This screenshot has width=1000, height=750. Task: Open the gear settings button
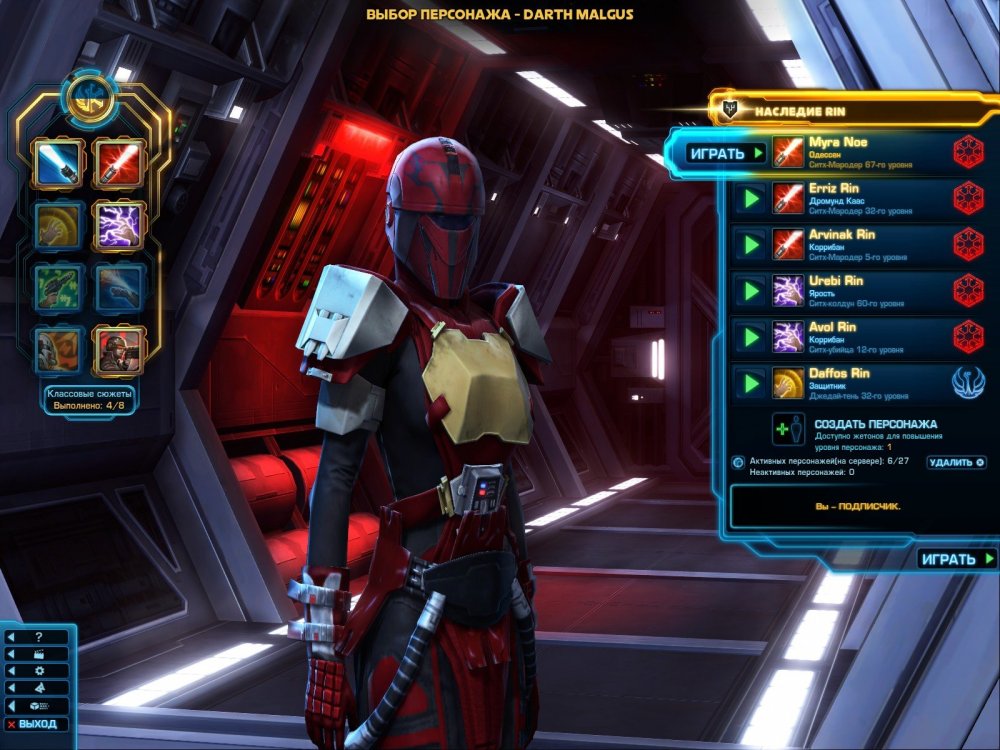tap(38, 671)
